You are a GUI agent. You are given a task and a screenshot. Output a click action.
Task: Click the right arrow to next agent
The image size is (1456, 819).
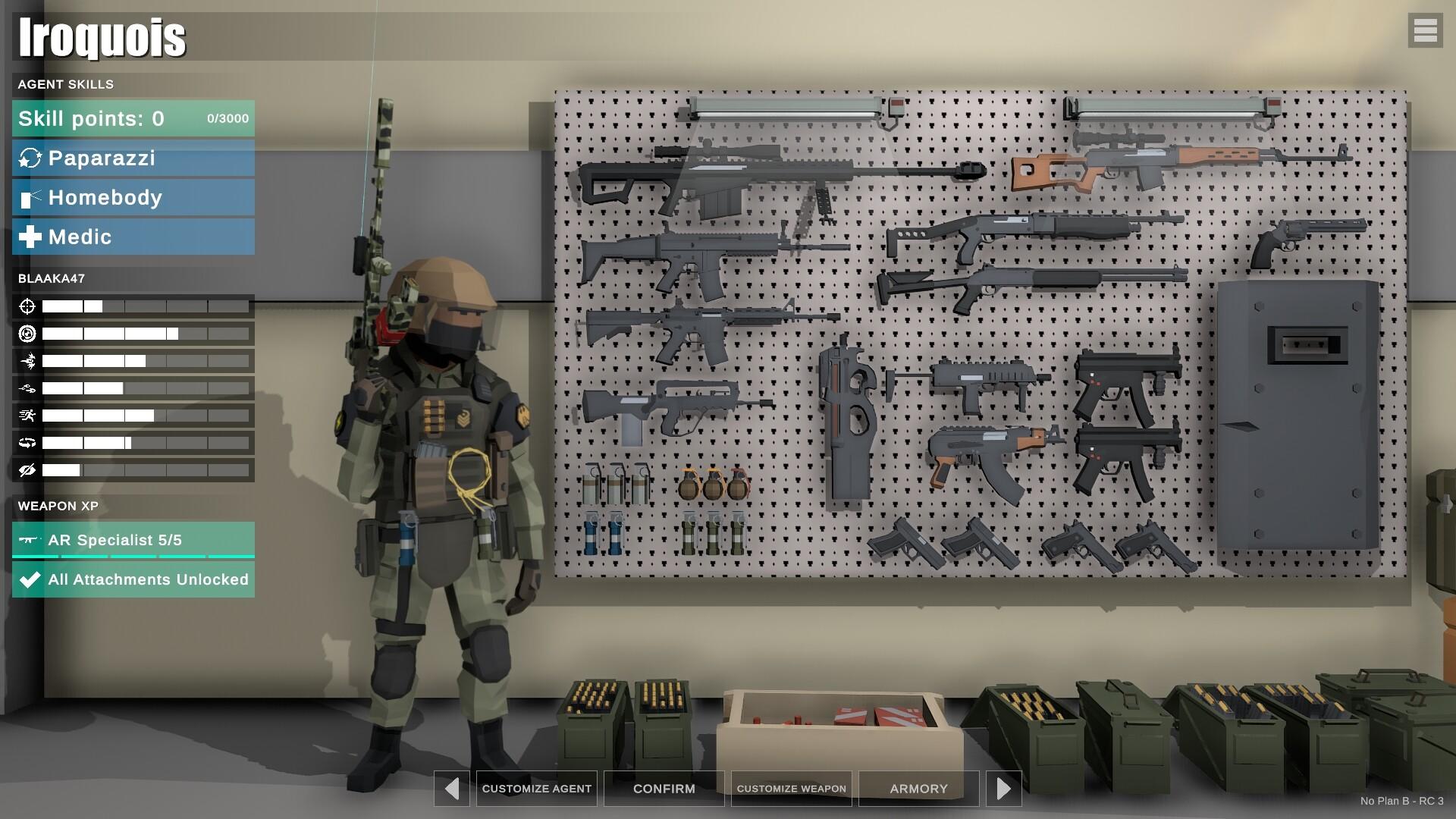[x=1004, y=789]
